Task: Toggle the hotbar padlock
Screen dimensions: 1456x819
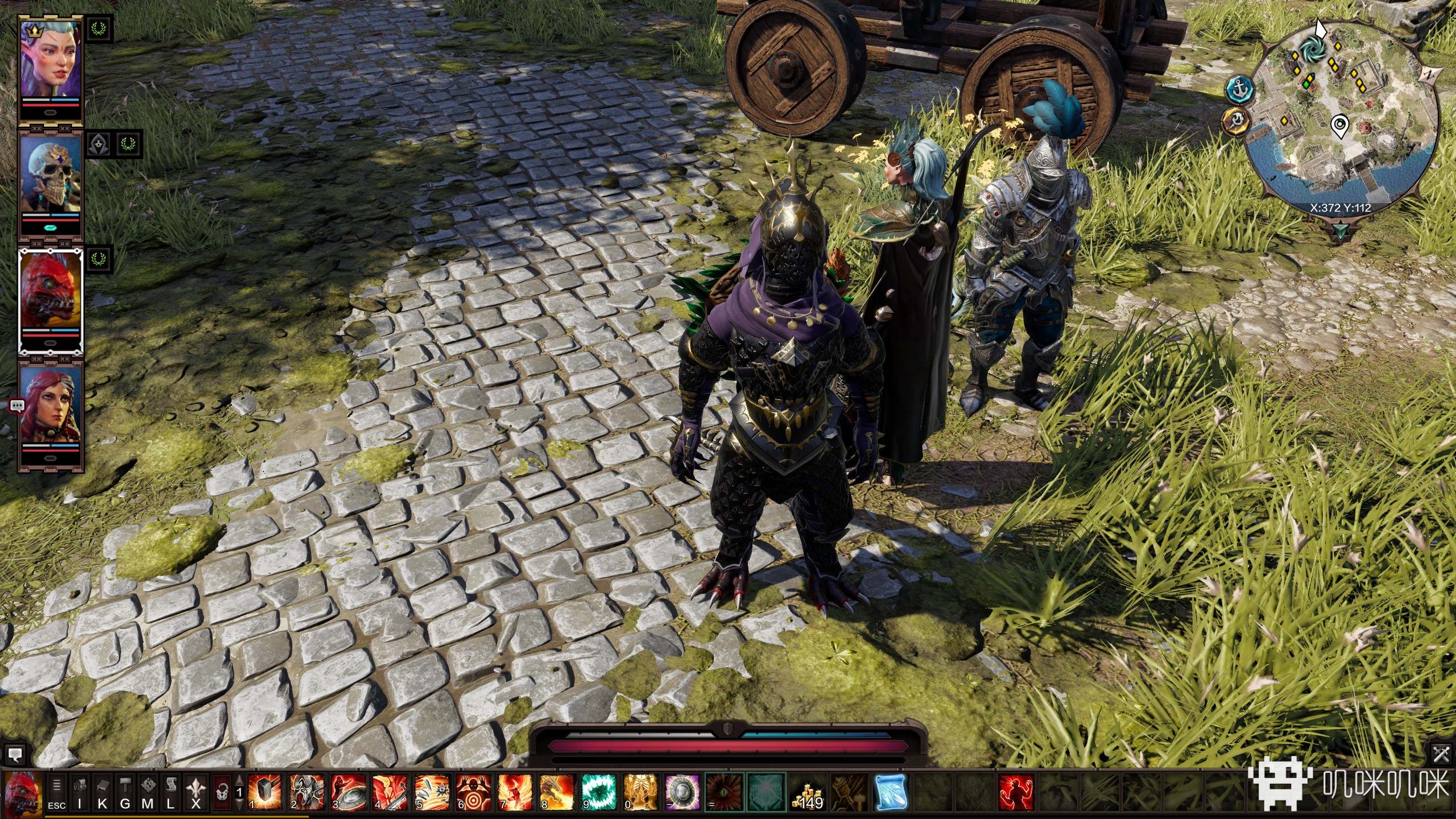Action: 222,792
